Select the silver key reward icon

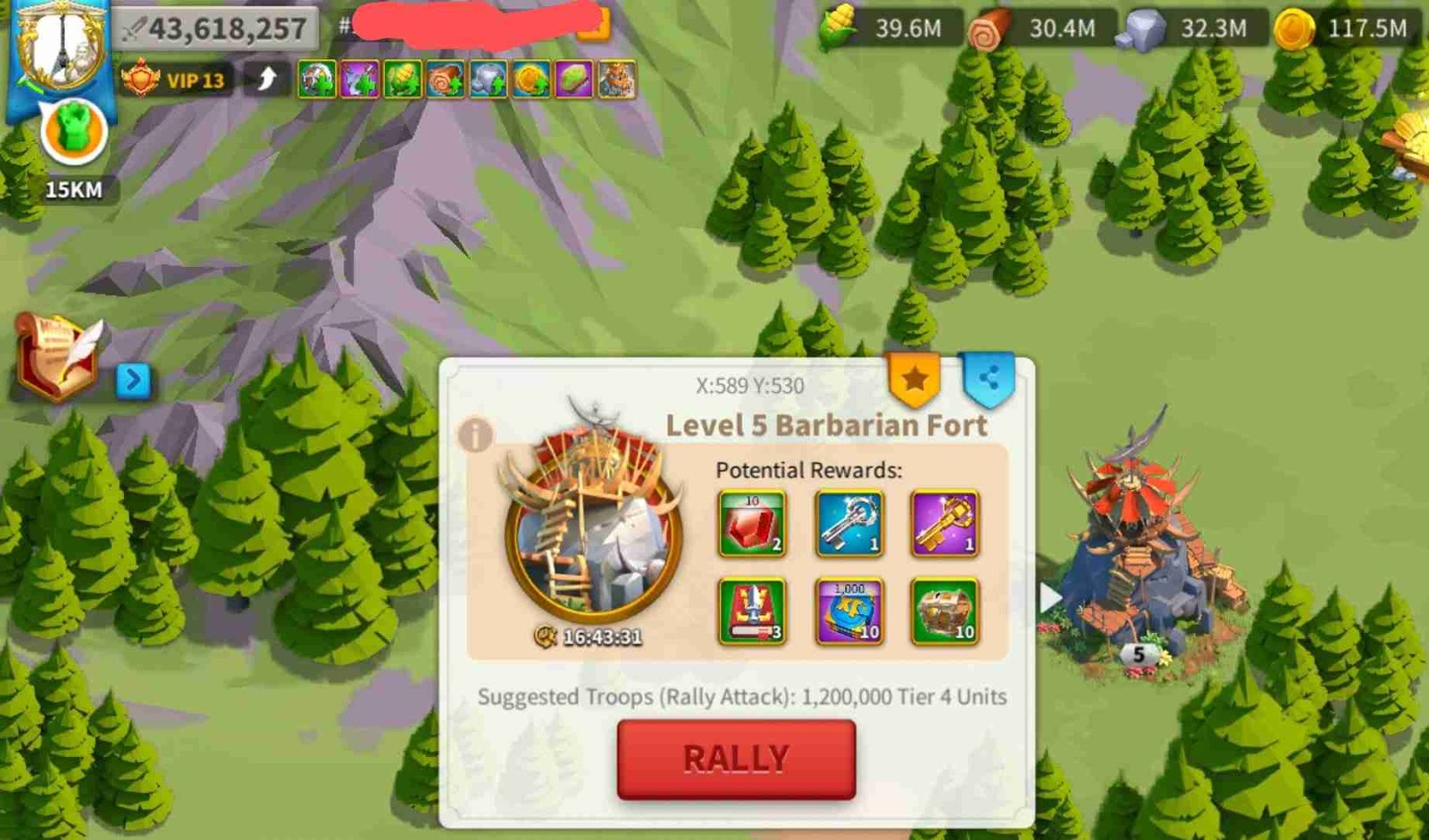click(x=848, y=522)
